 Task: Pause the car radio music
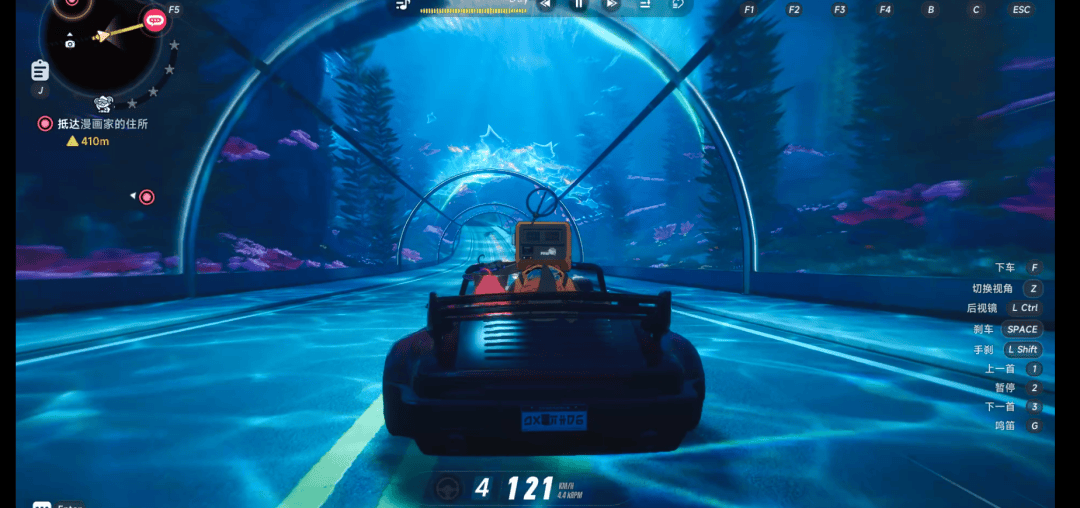[578, 4]
